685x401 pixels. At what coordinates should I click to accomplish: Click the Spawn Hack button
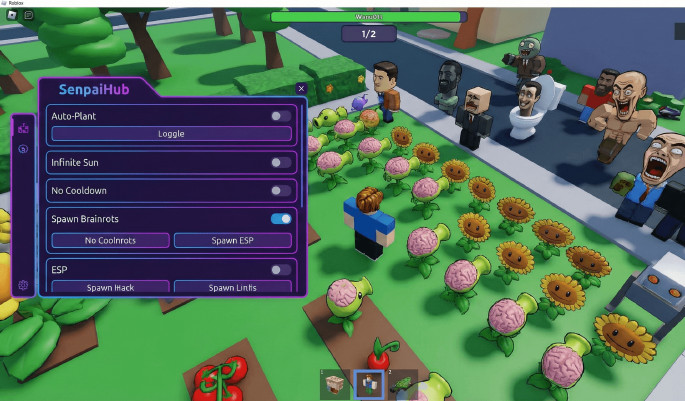point(110,288)
